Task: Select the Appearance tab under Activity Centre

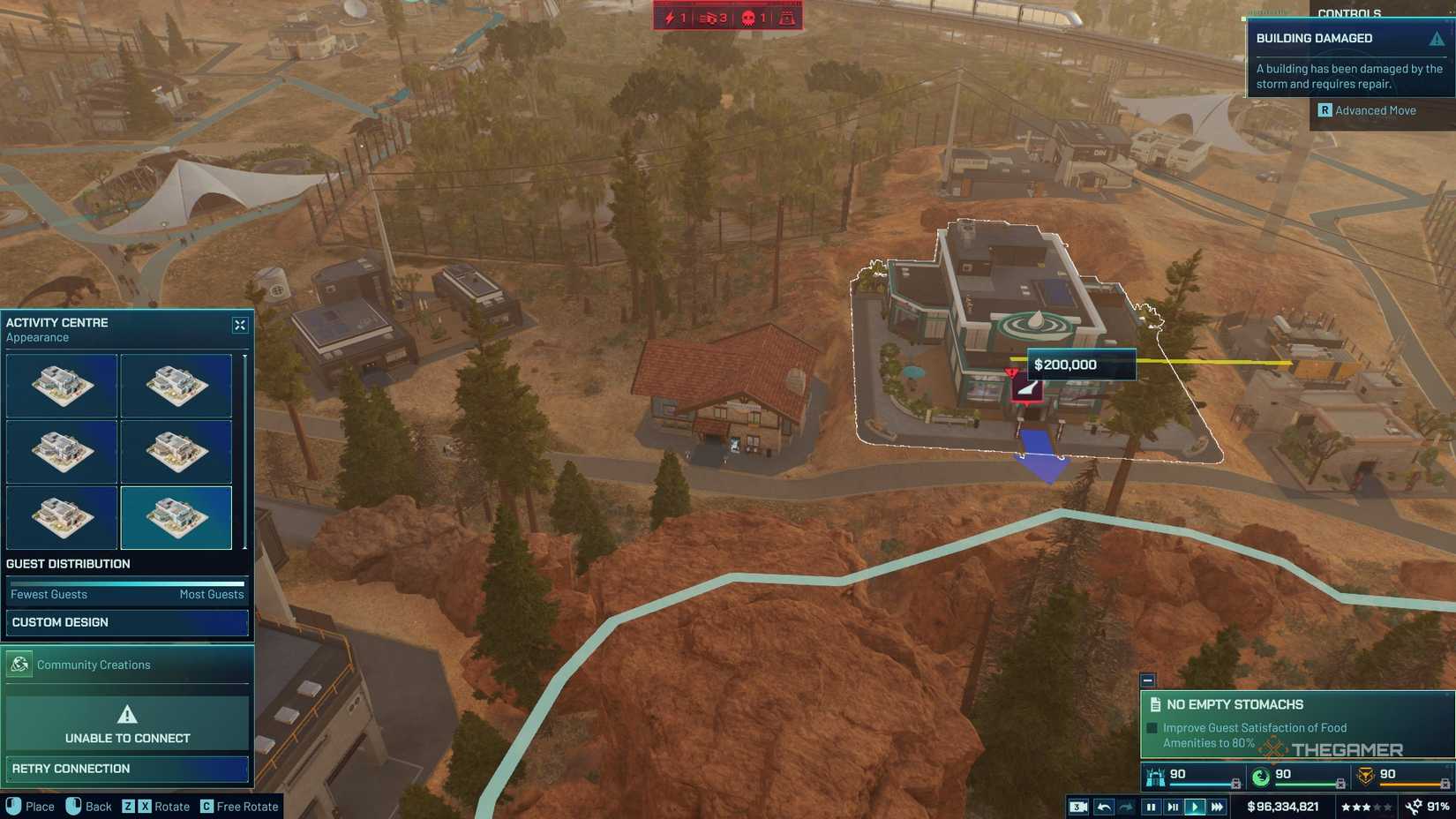Action: tap(36, 337)
